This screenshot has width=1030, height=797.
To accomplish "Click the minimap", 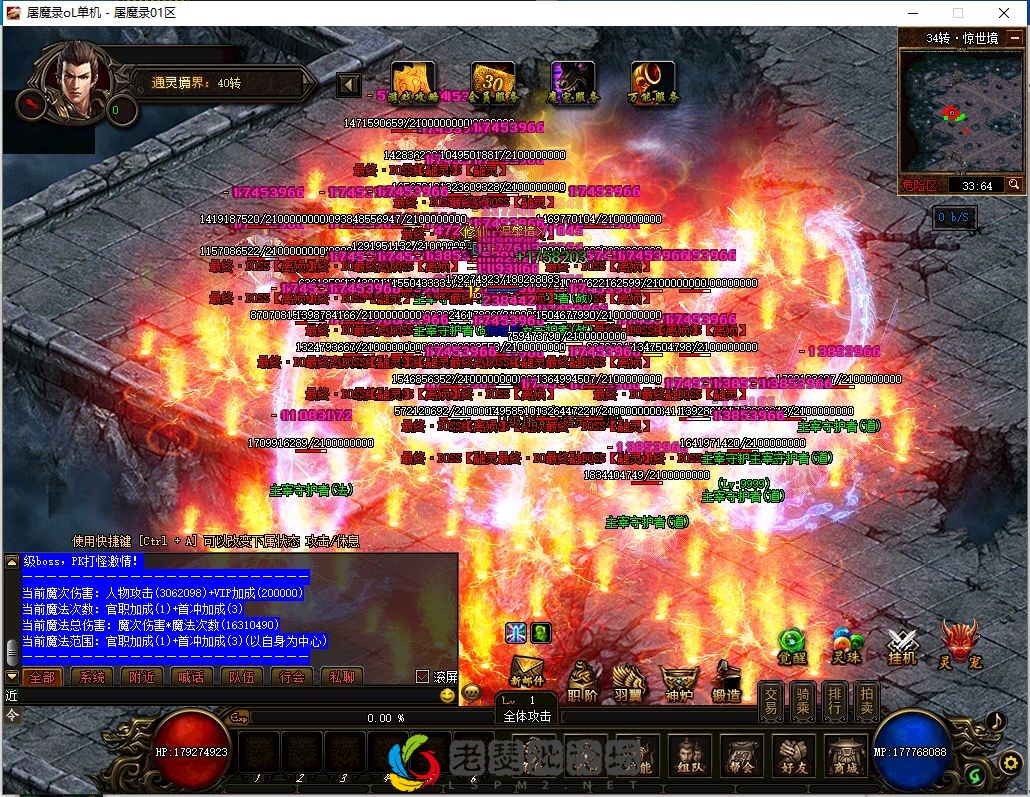I will tap(959, 110).
